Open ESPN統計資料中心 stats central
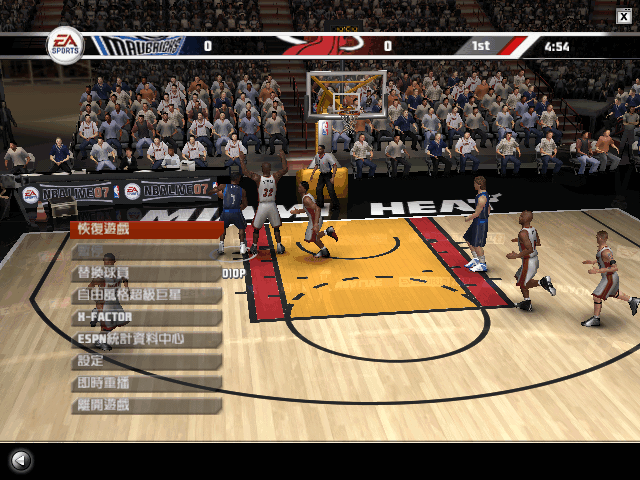 pyautogui.click(x=146, y=339)
